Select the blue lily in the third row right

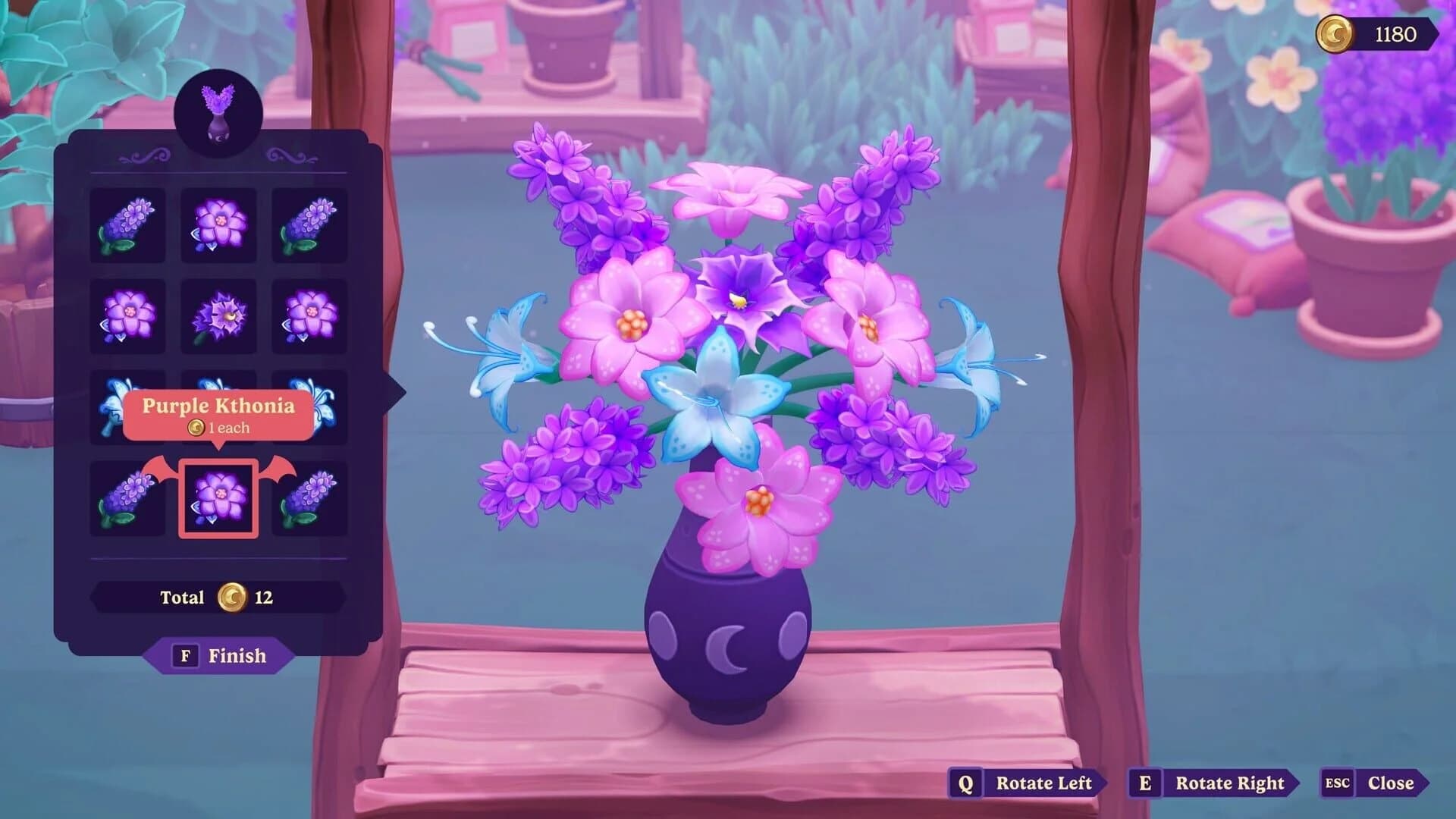pyautogui.click(x=311, y=408)
